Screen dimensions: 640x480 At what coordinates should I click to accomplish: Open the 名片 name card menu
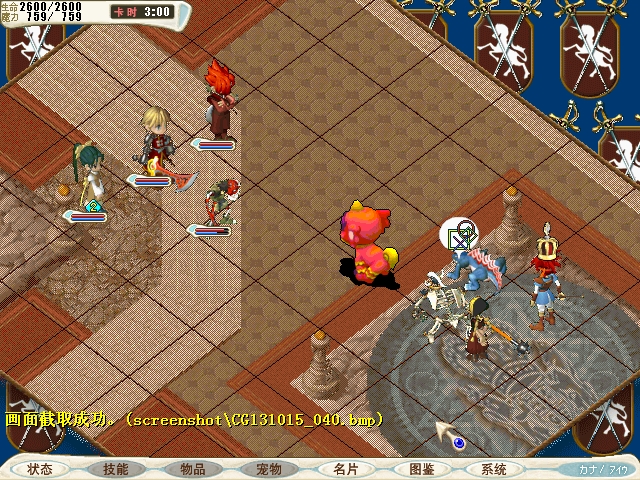[x=346, y=469]
